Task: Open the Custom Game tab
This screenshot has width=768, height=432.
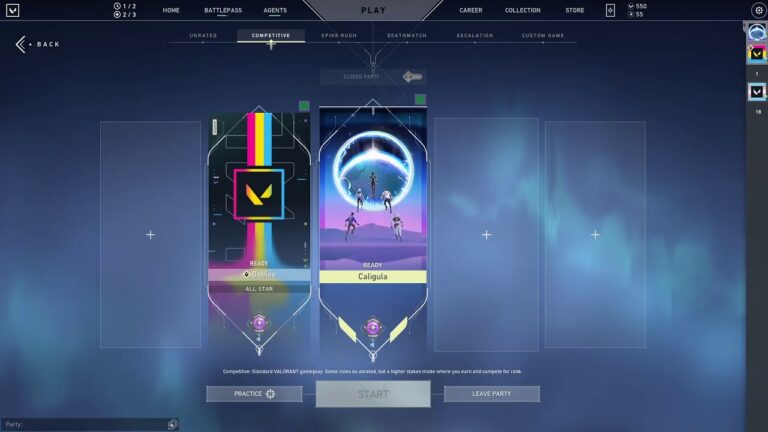Action: (x=543, y=36)
